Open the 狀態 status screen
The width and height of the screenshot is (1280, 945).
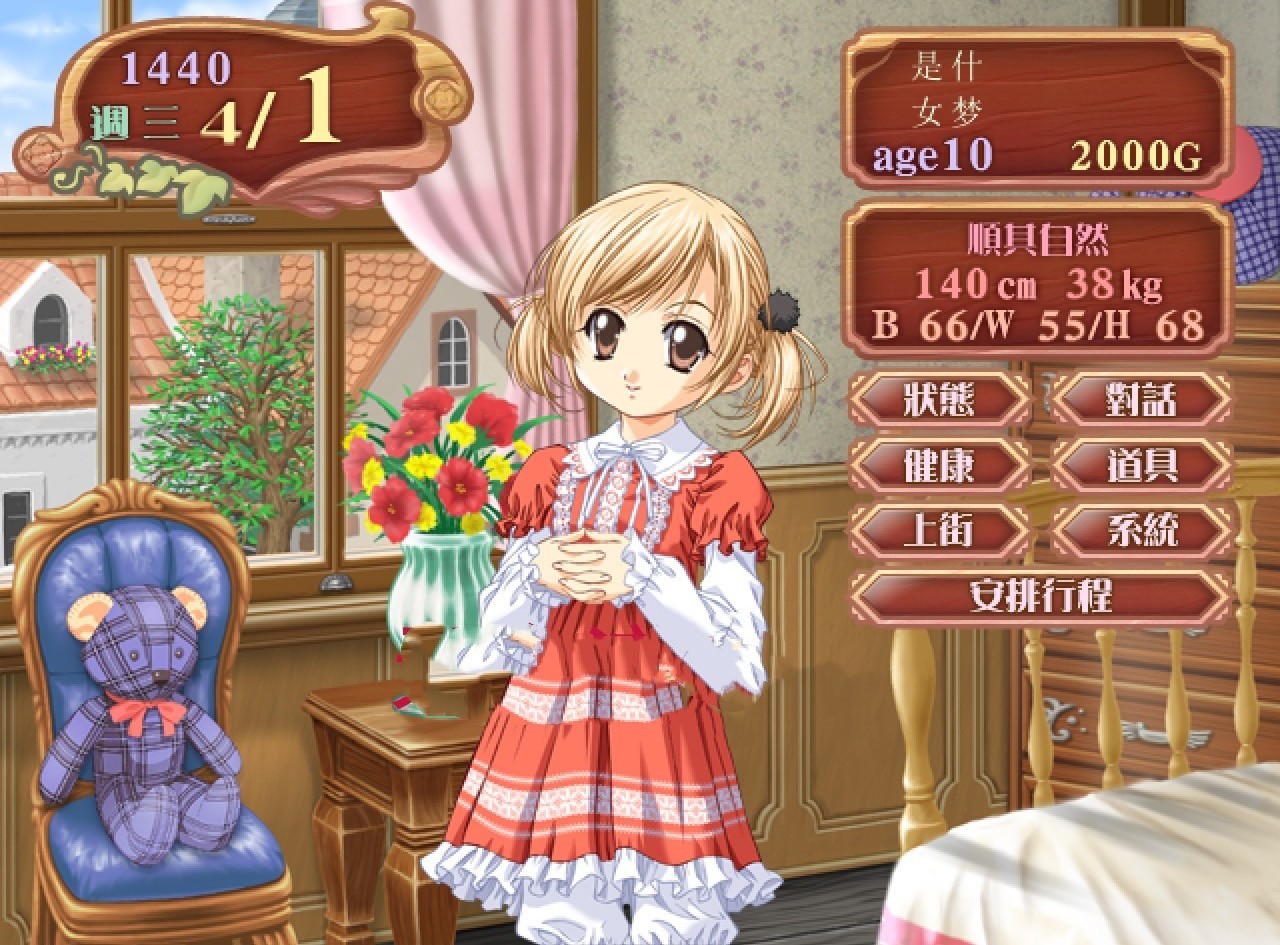[x=938, y=400]
